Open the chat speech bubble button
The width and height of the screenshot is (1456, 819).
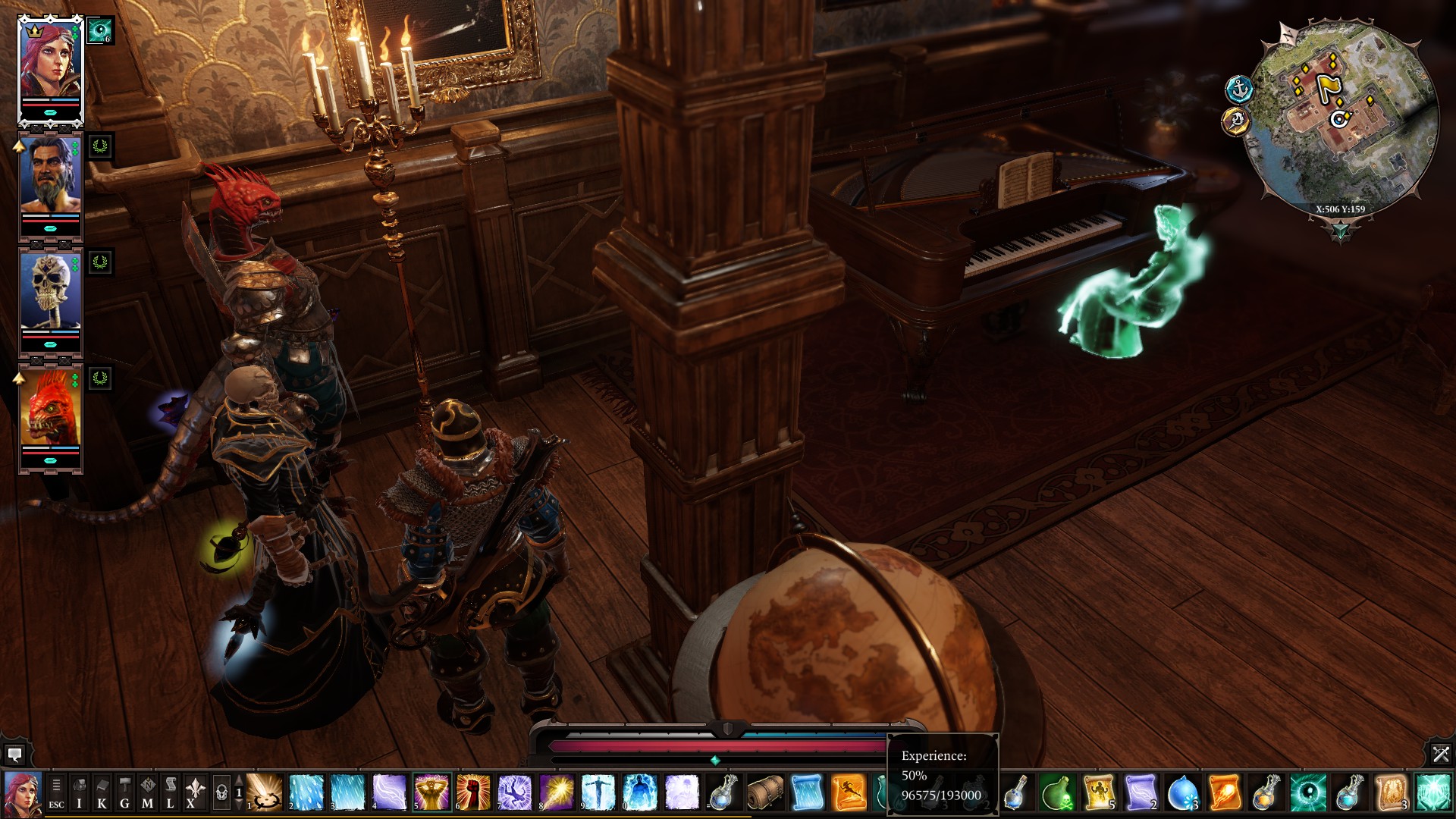14,755
